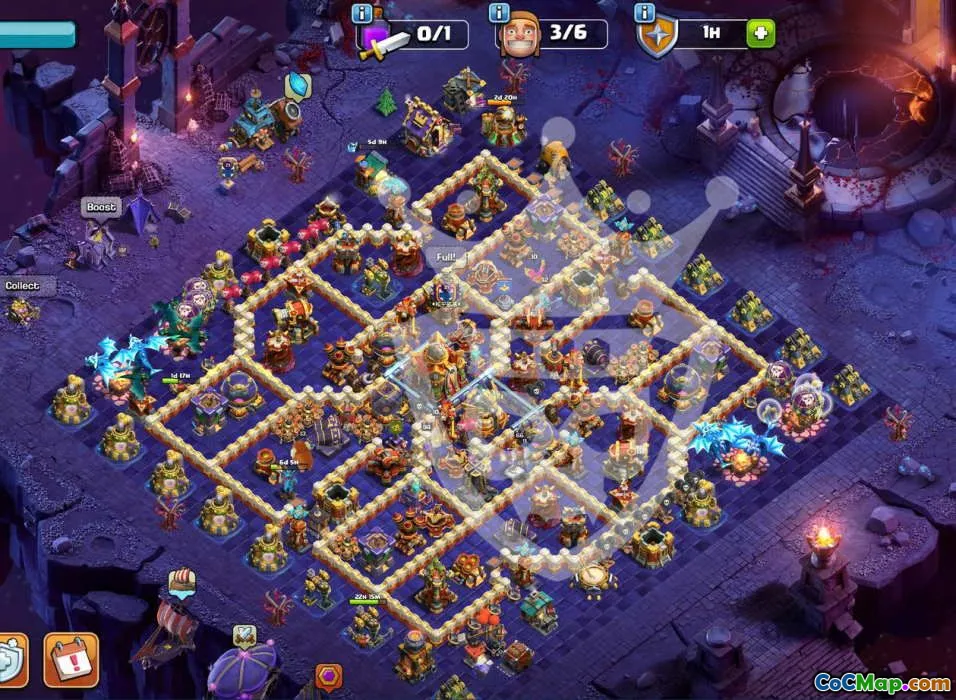The image size is (956, 700).
Task: Tap the blue gem bubble over the cart
Action: click(x=298, y=85)
